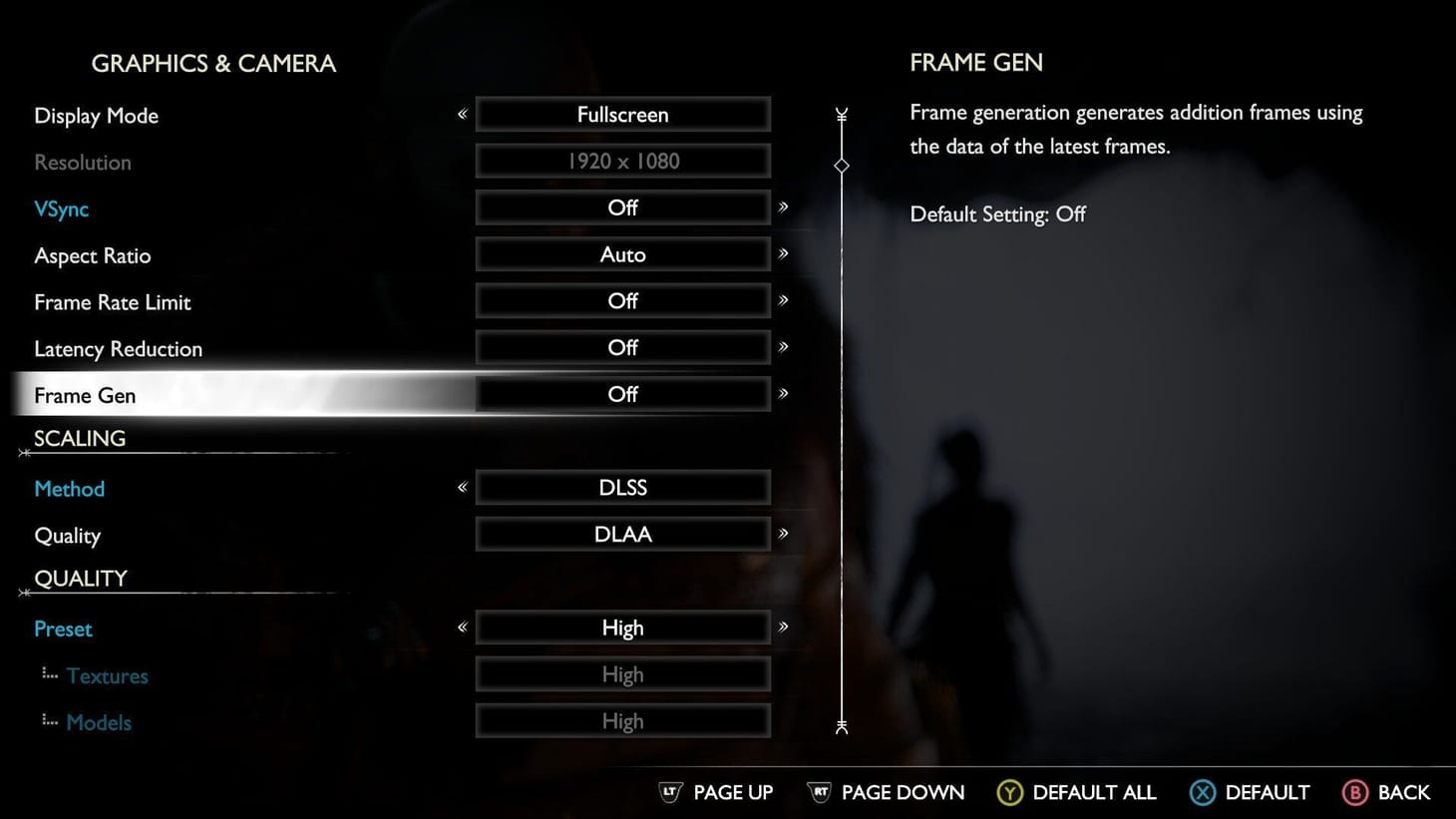Click the blue X button icon

pos(1202,792)
